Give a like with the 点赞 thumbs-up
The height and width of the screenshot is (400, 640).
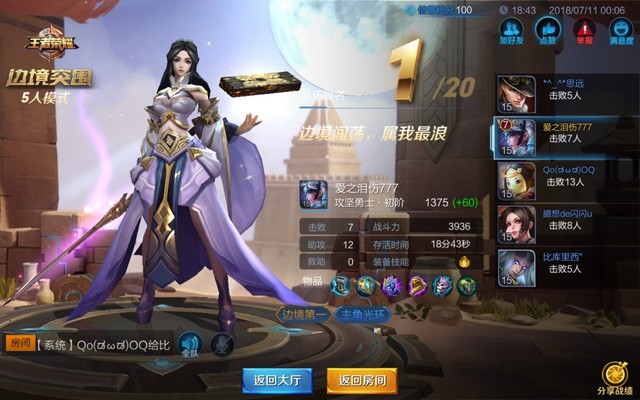[546, 32]
